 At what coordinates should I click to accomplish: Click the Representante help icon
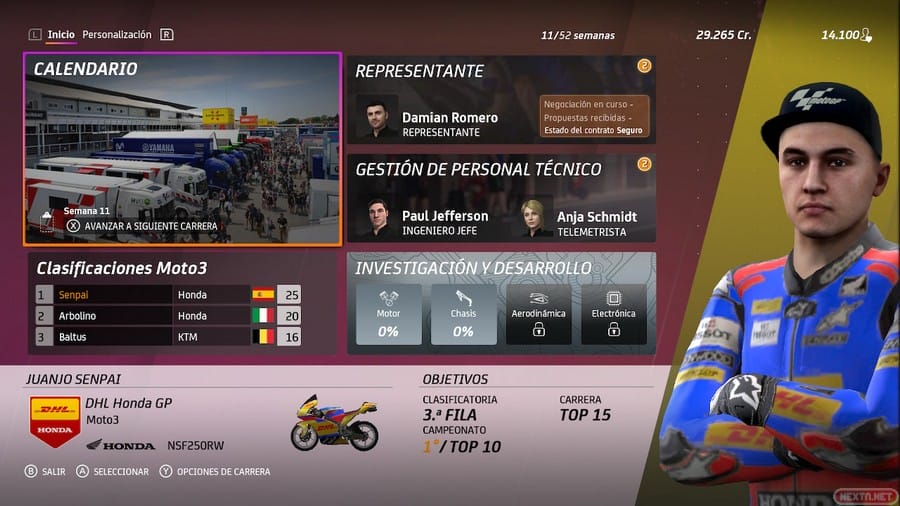coord(644,66)
